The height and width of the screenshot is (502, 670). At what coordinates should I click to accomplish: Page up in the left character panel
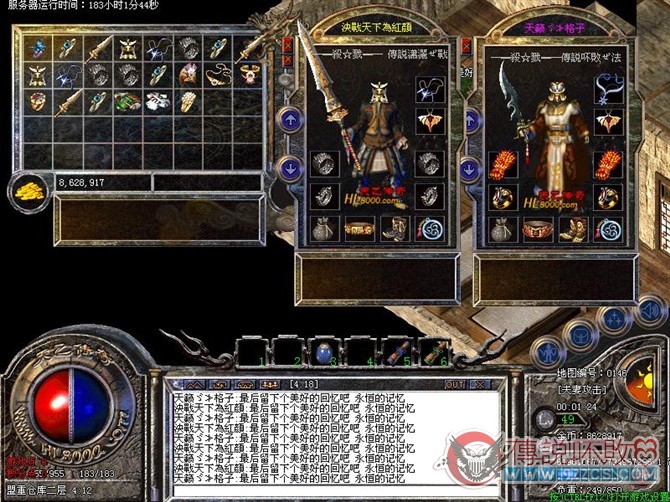pyautogui.click(x=289, y=120)
